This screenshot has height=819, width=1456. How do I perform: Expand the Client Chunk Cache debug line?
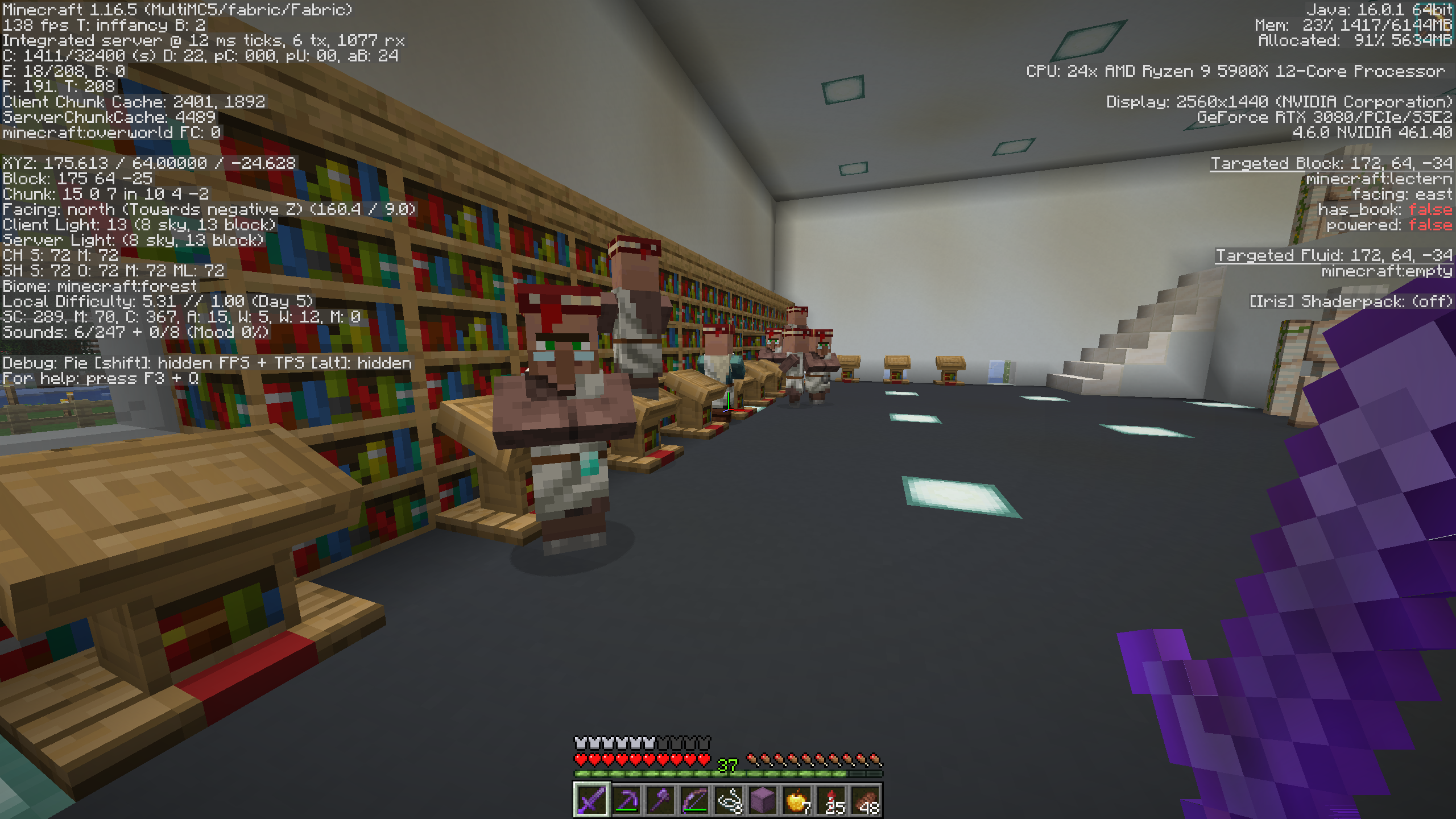click(134, 102)
